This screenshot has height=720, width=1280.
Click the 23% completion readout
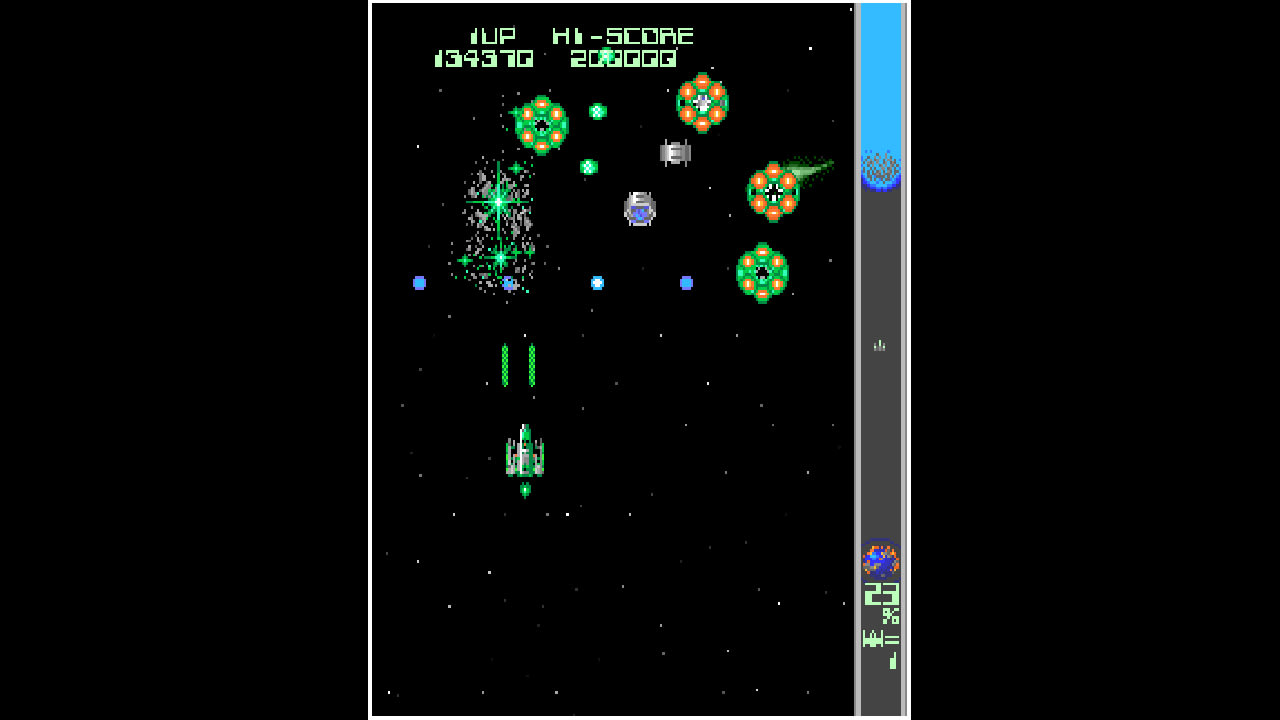[879, 597]
